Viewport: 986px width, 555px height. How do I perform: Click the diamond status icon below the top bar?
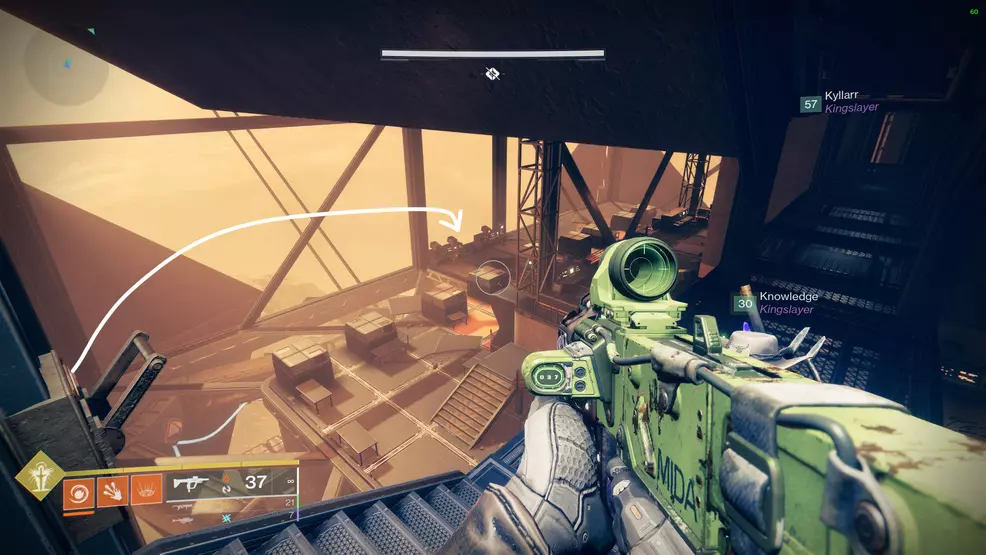click(x=492, y=73)
